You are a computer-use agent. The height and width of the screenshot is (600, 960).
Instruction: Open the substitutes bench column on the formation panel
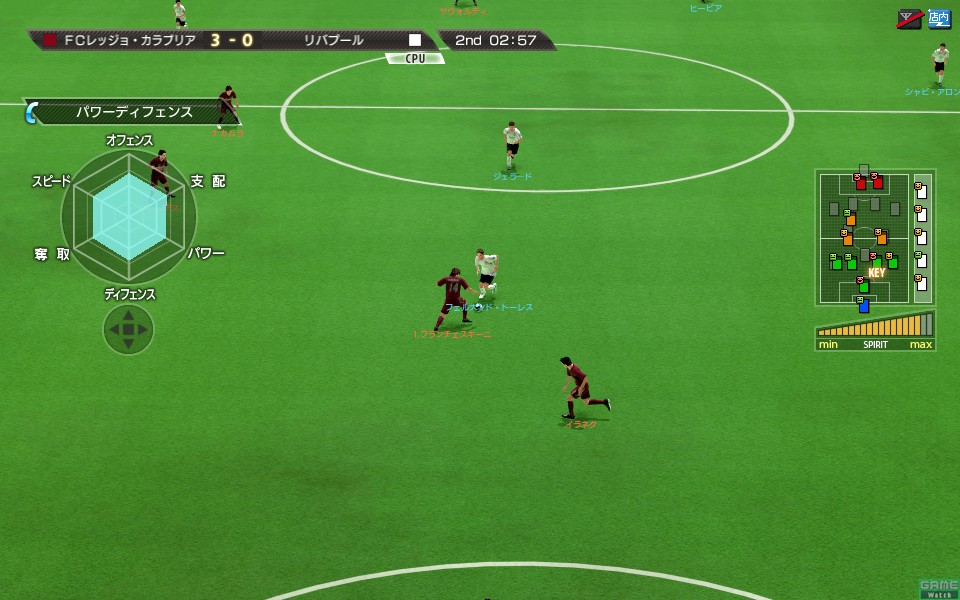pos(922,238)
